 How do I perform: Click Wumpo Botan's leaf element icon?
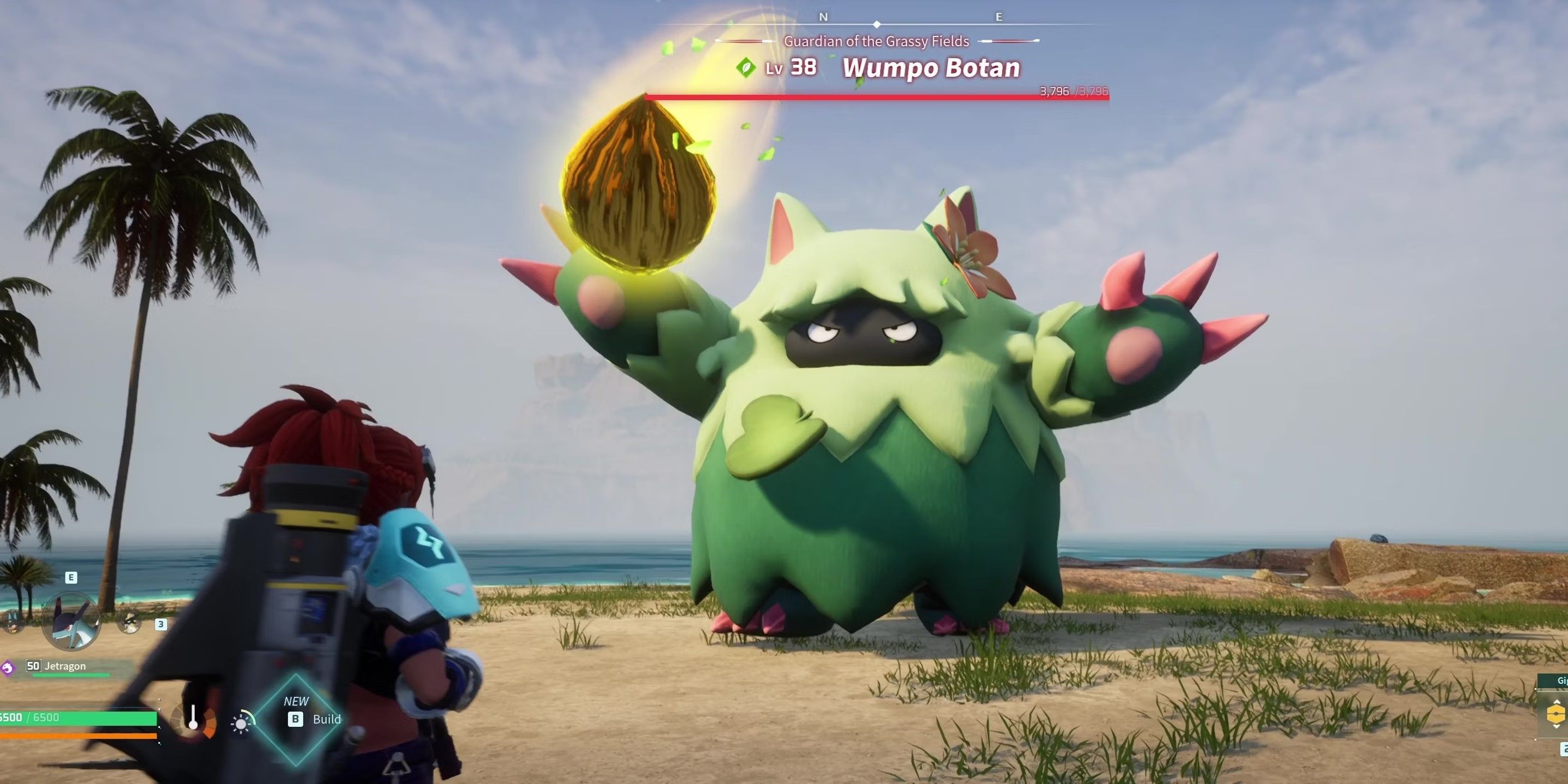click(746, 69)
